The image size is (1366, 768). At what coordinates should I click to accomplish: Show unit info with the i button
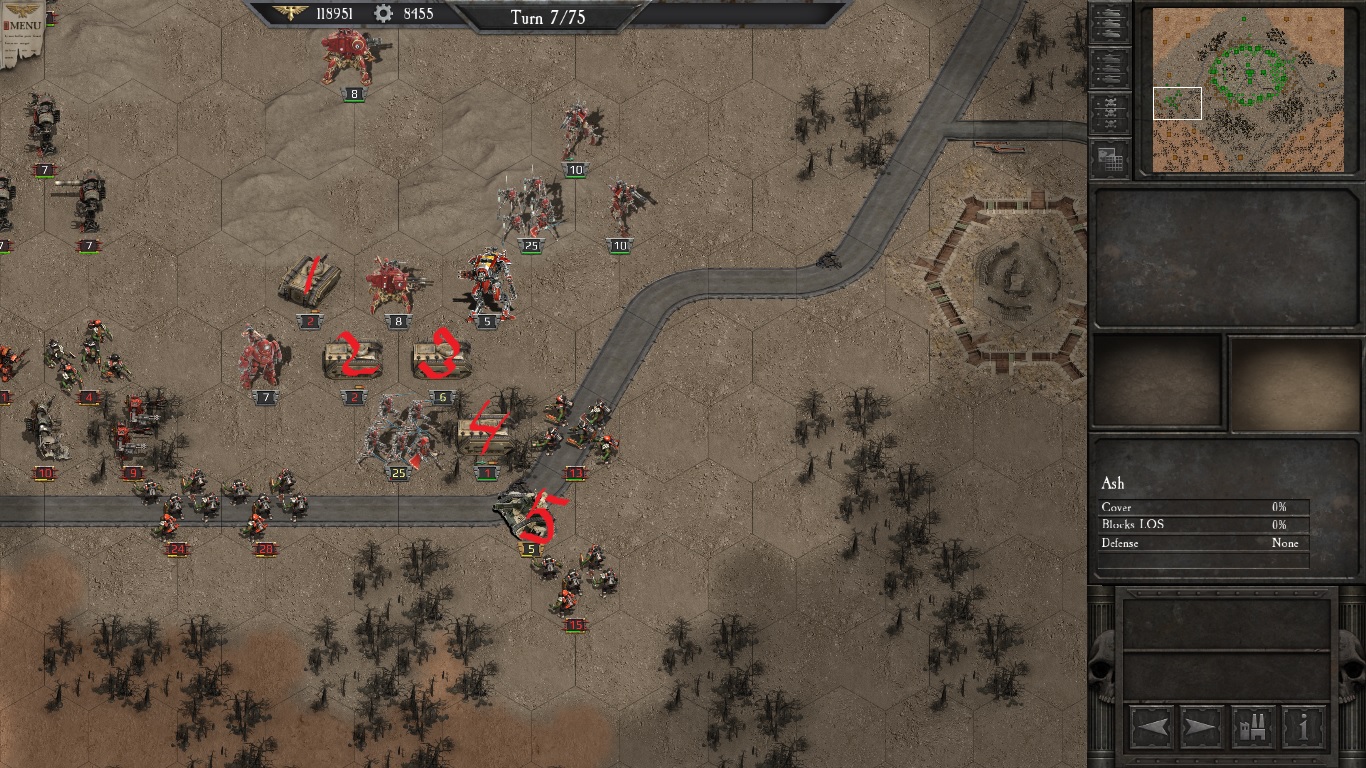point(1303,726)
